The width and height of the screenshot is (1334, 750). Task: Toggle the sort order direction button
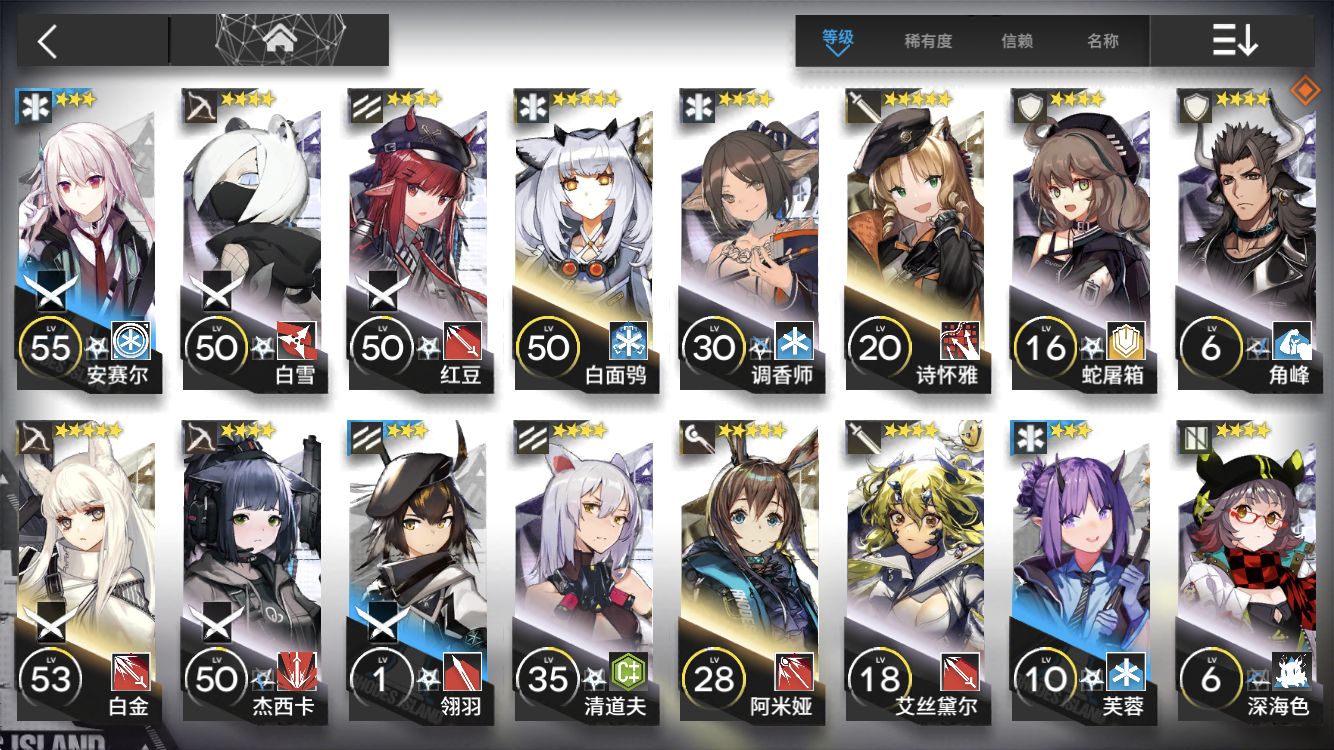point(1234,41)
